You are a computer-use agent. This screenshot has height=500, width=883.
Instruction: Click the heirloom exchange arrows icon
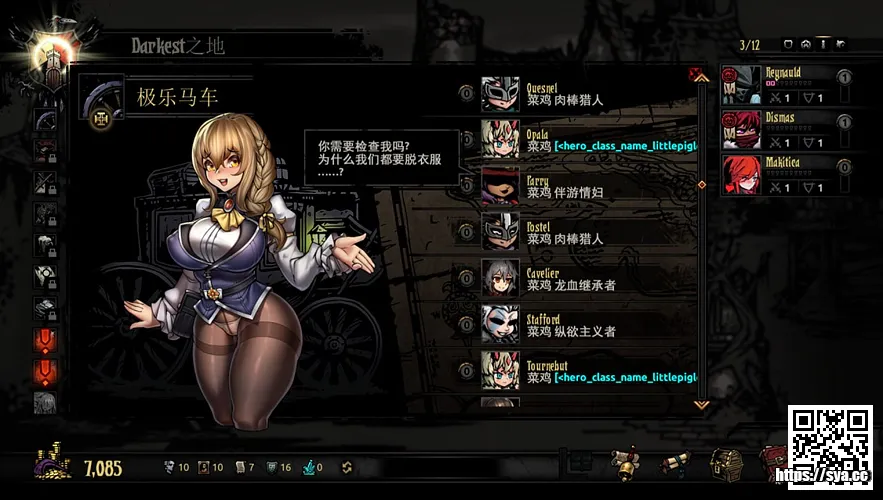point(347,467)
